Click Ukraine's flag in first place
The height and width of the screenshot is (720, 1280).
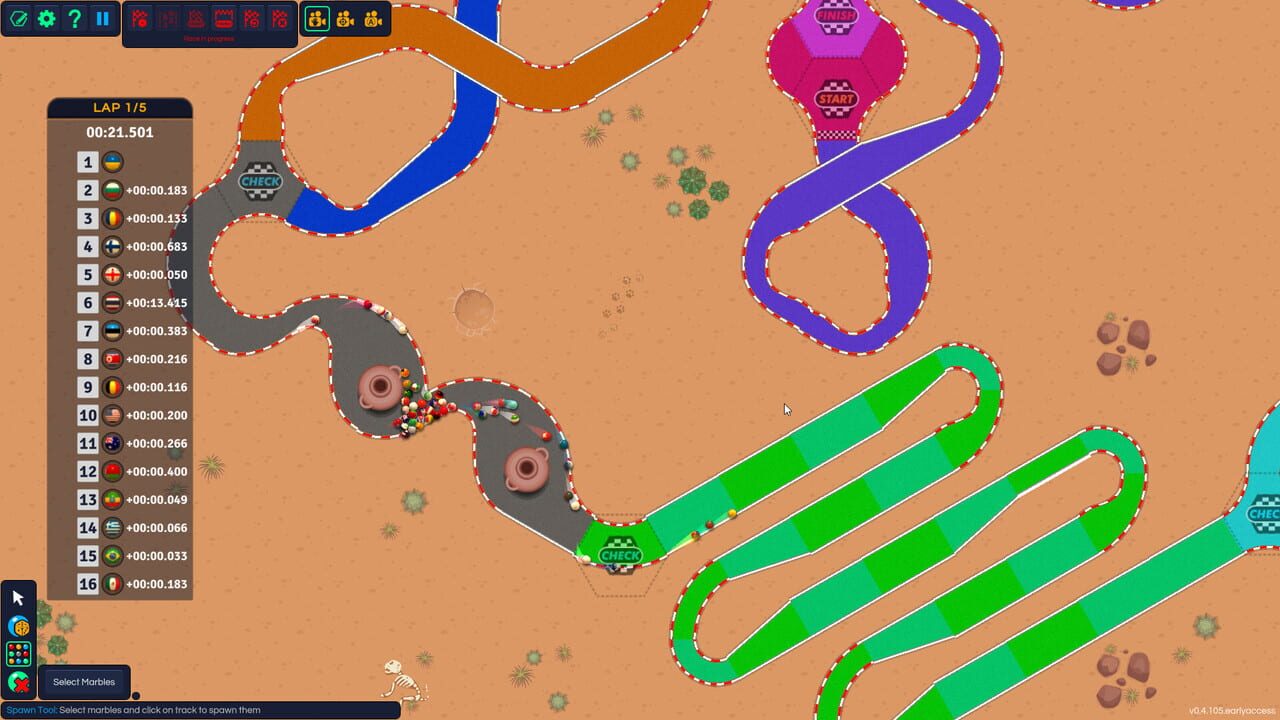pyautogui.click(x=113, y=162)
